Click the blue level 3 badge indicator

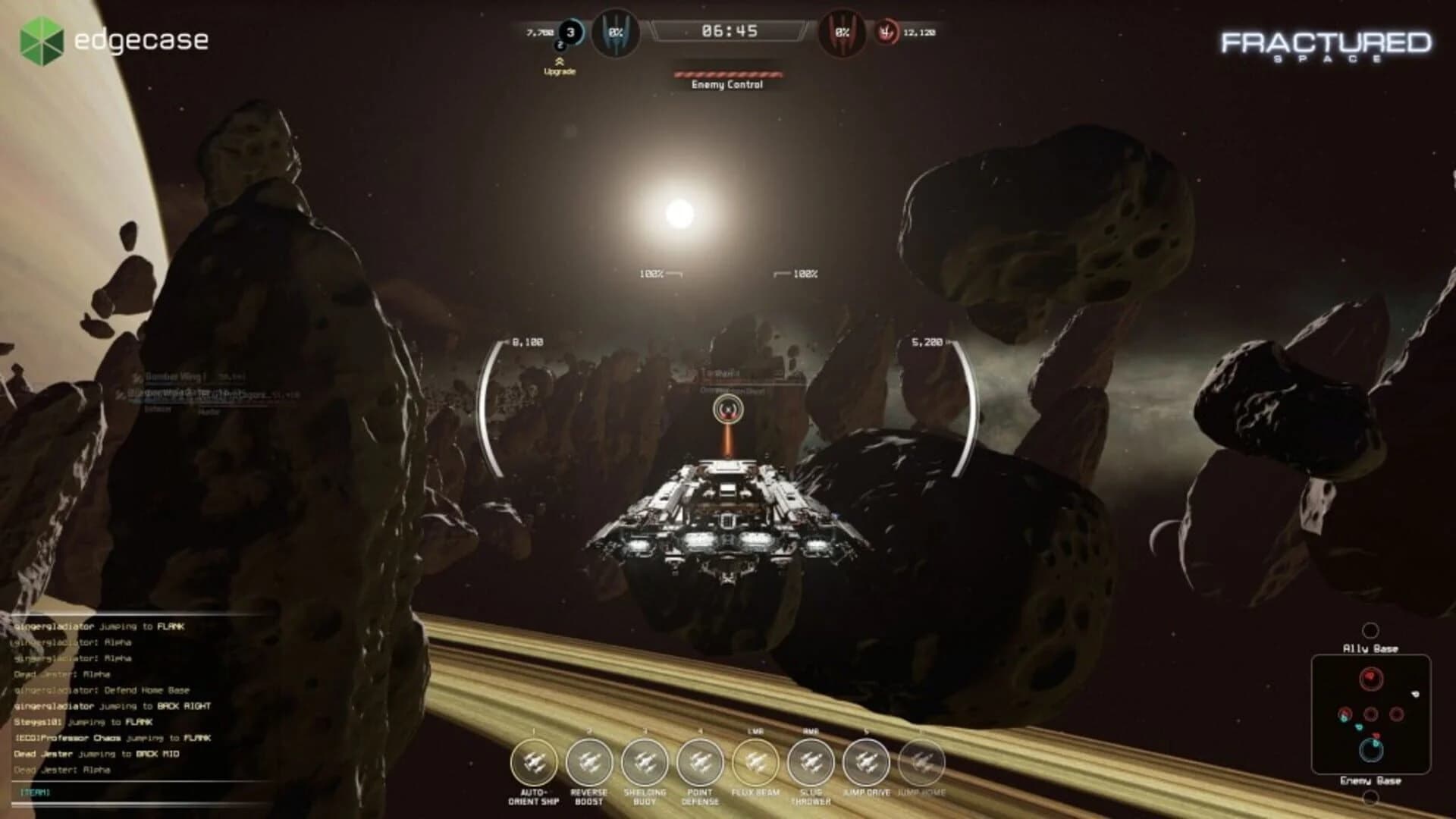(570, 33)
